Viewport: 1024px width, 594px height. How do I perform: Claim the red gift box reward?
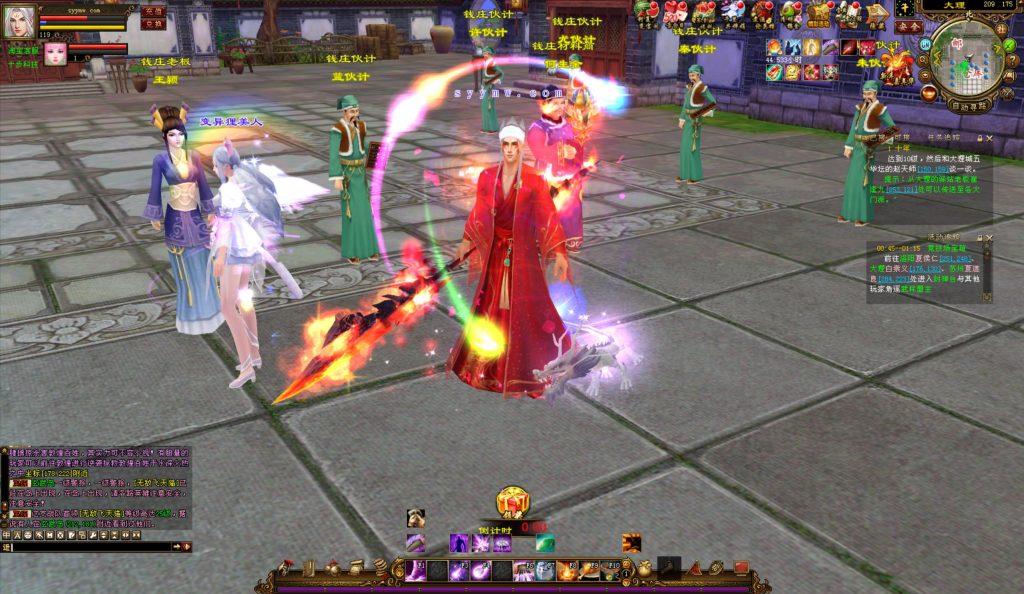[513, 502]
